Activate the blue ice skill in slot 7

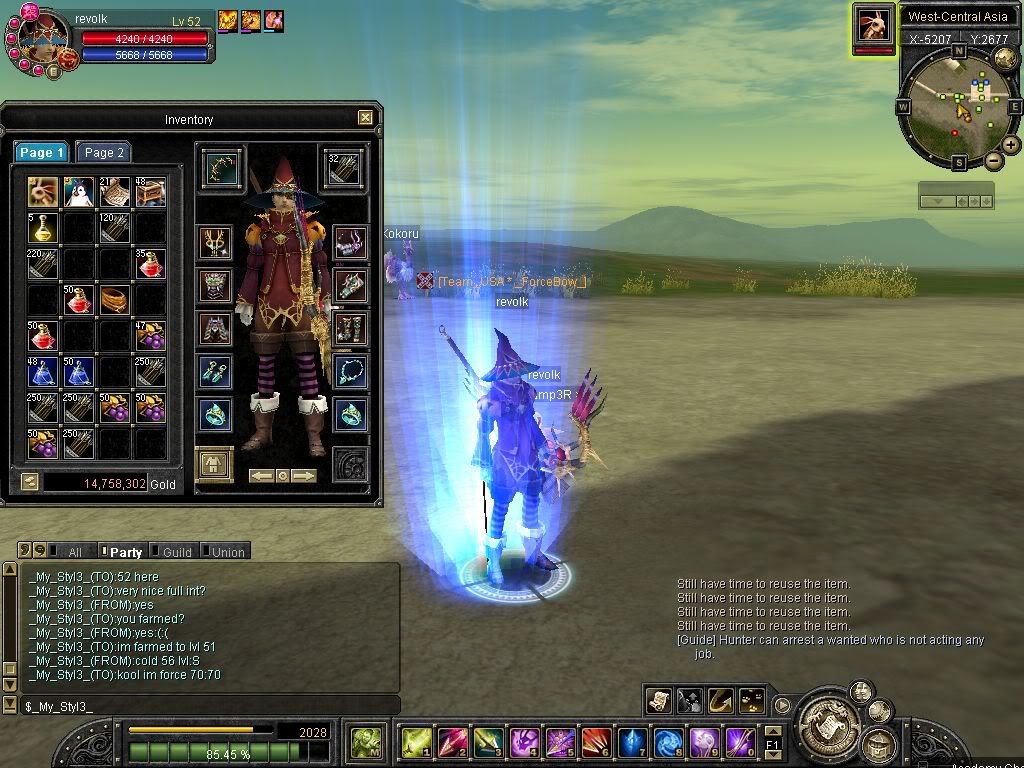point(632,742)
